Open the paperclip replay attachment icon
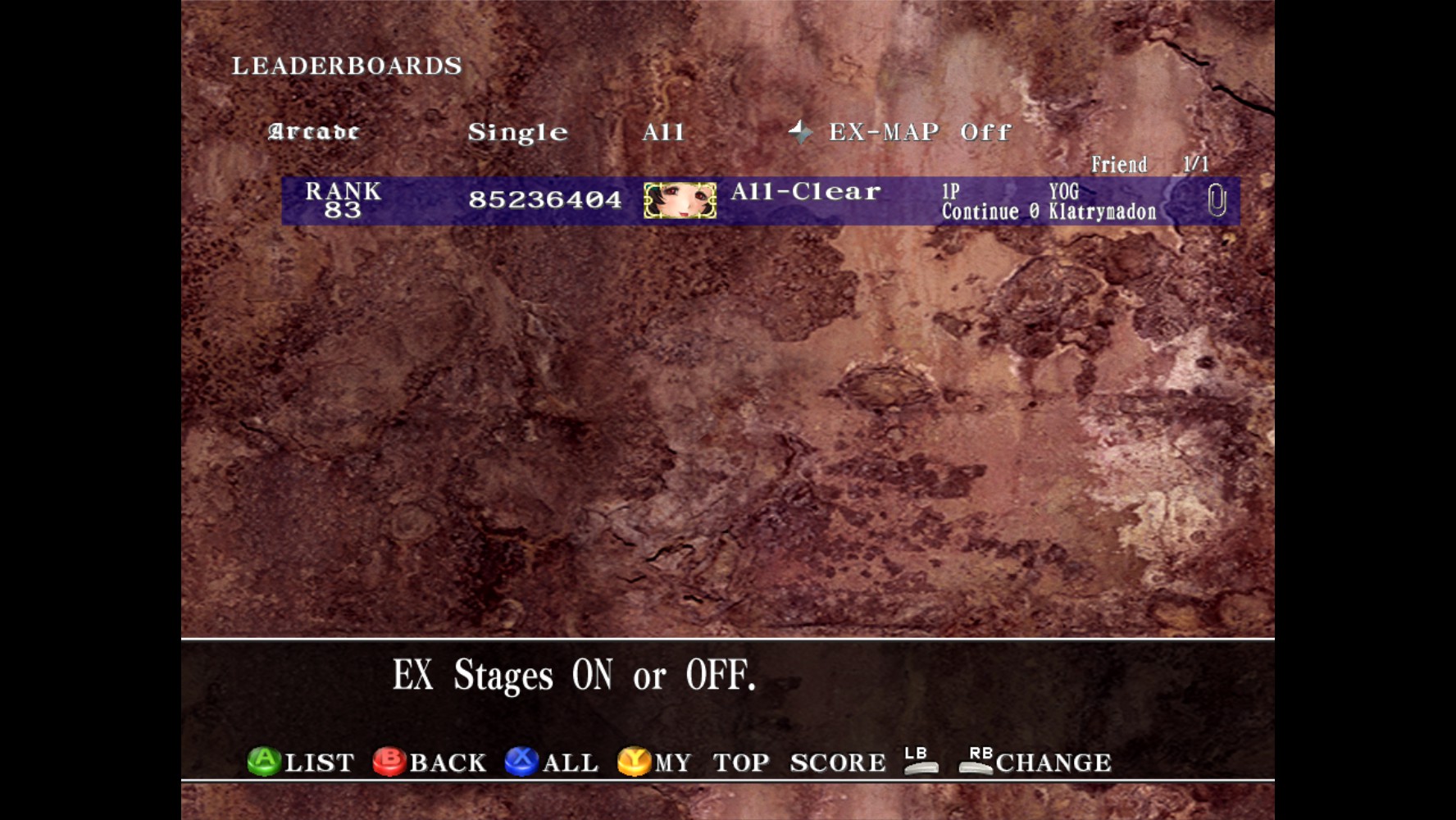Viewport: 1456px width, 820px height. 1217,200
